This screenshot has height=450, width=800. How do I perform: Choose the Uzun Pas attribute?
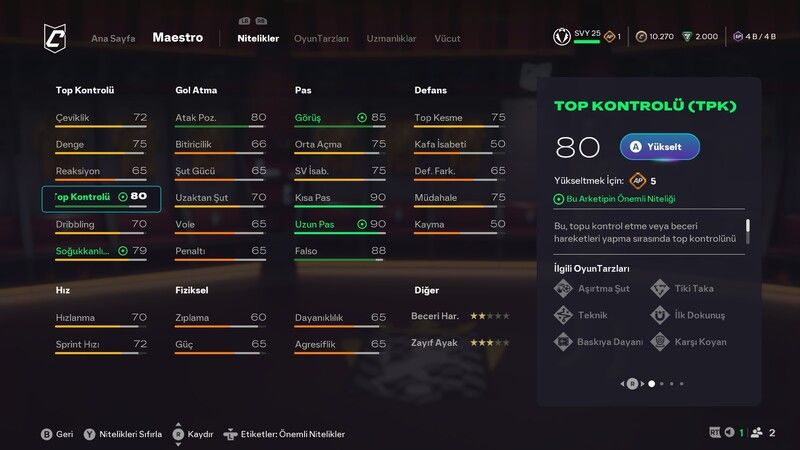coord(340,224)
